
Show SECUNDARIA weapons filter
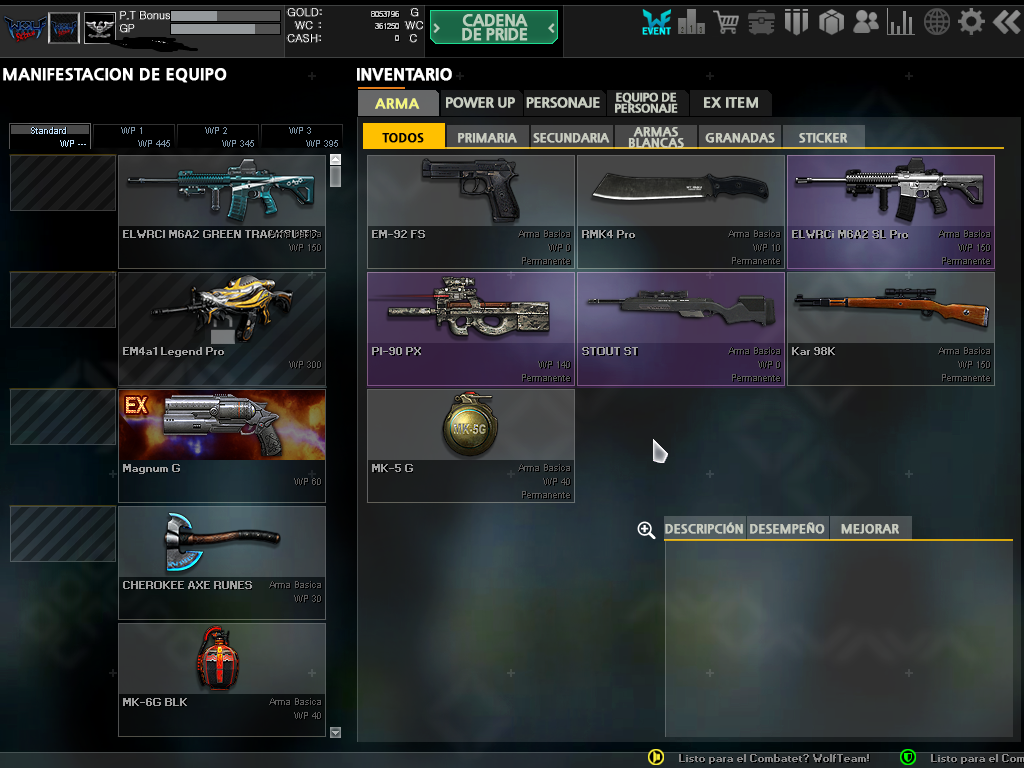[571, 138]
